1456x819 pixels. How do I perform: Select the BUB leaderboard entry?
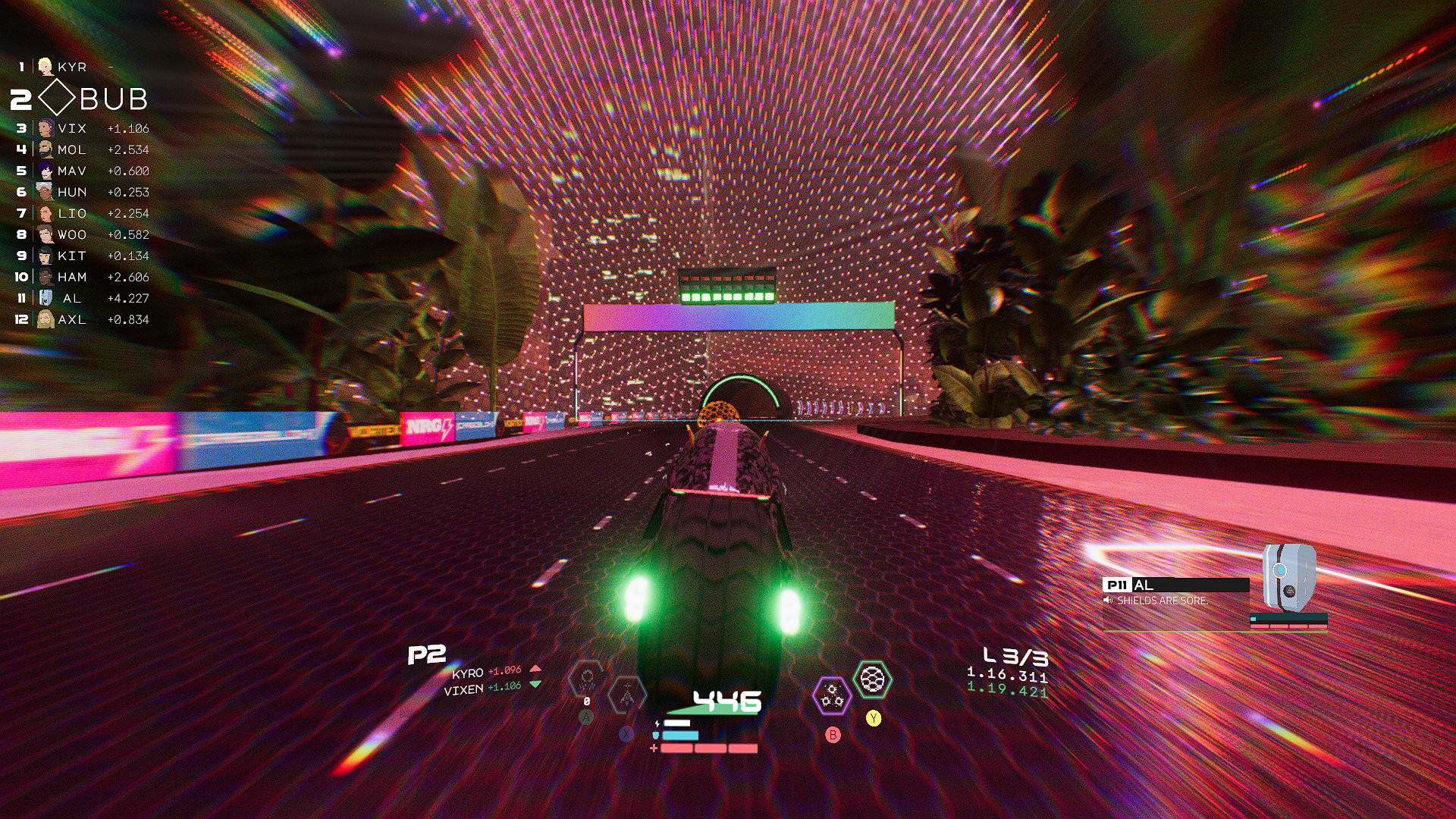coord(118,98)
